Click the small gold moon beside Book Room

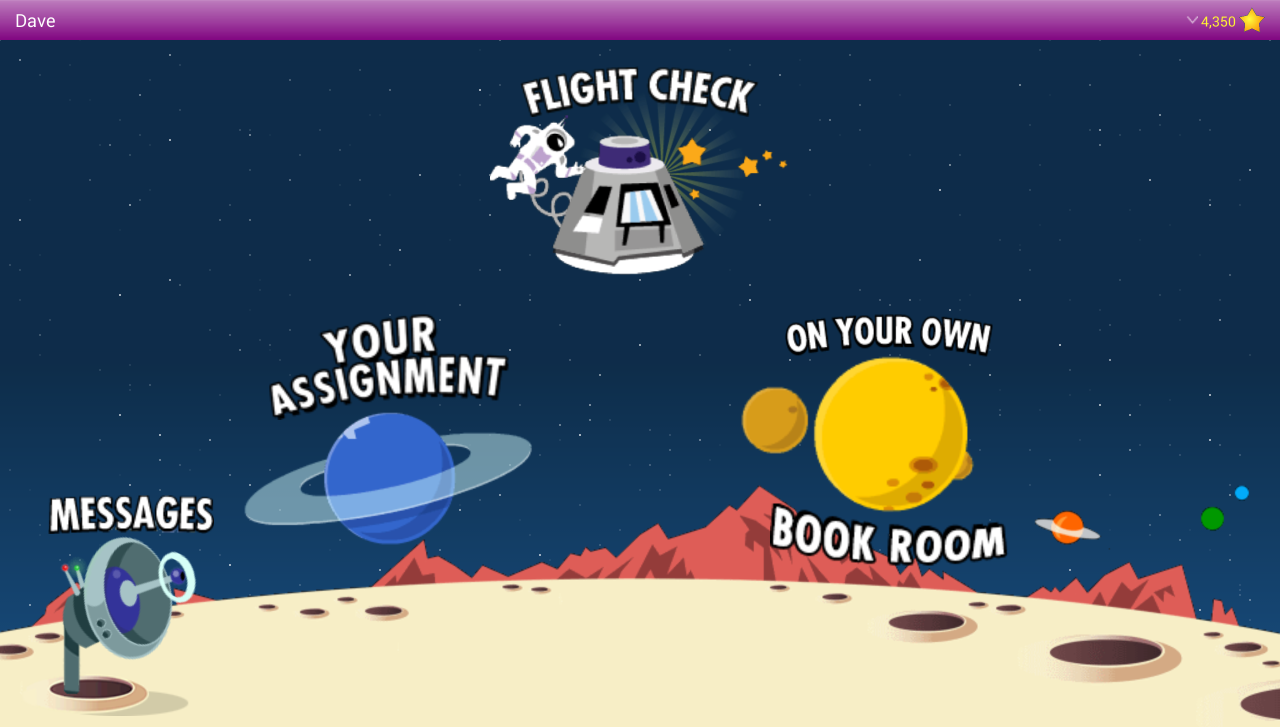tap(776, 421)
